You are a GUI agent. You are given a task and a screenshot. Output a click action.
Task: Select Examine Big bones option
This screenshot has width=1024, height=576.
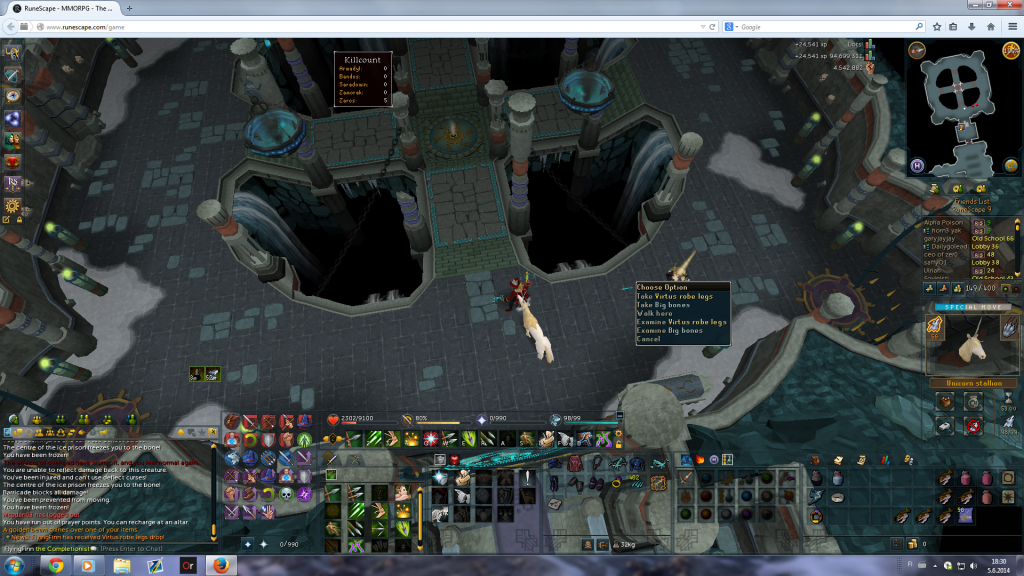pos(669,331)
